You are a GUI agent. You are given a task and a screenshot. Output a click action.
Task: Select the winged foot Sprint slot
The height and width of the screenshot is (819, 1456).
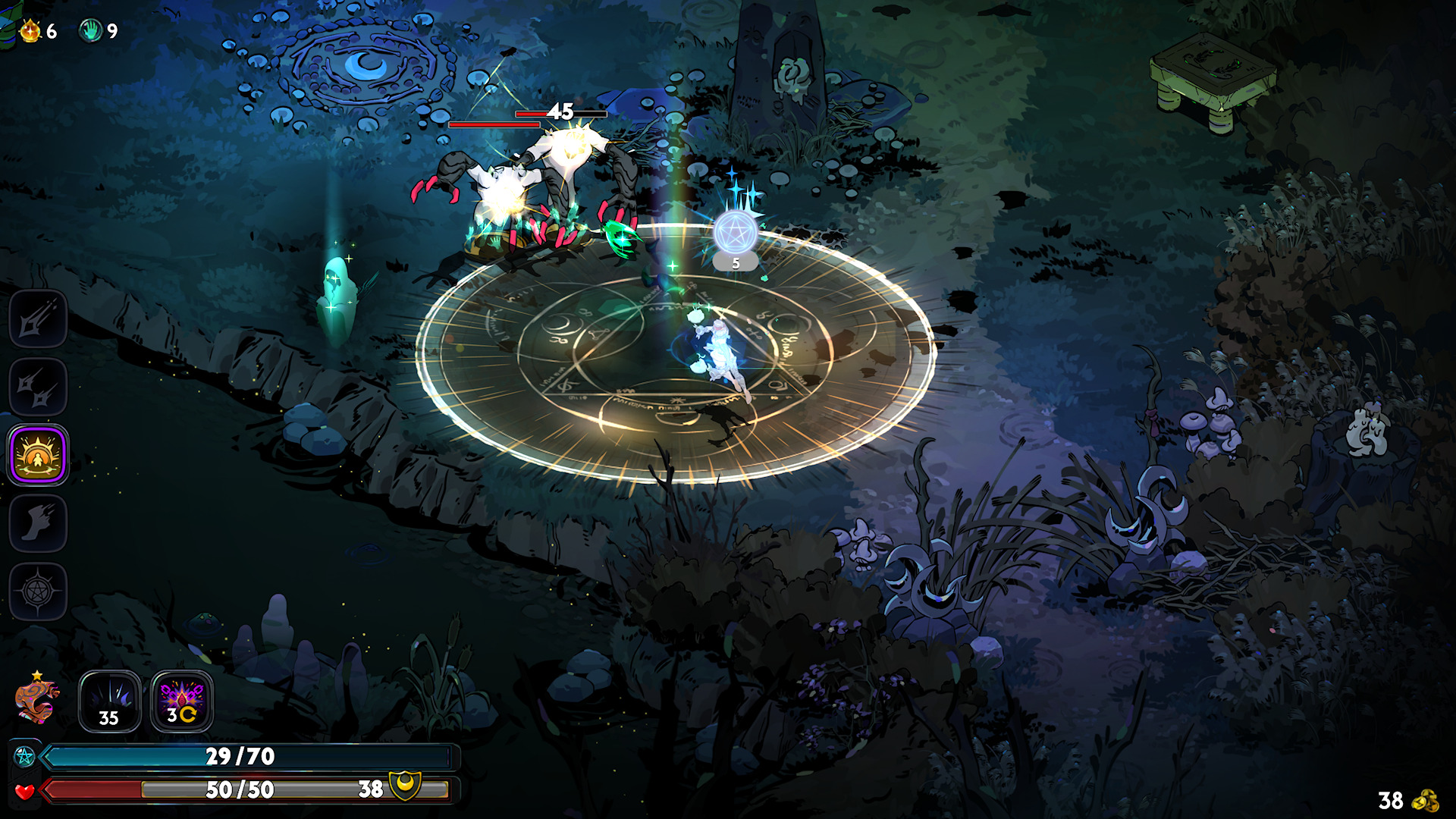click(38, 523)
